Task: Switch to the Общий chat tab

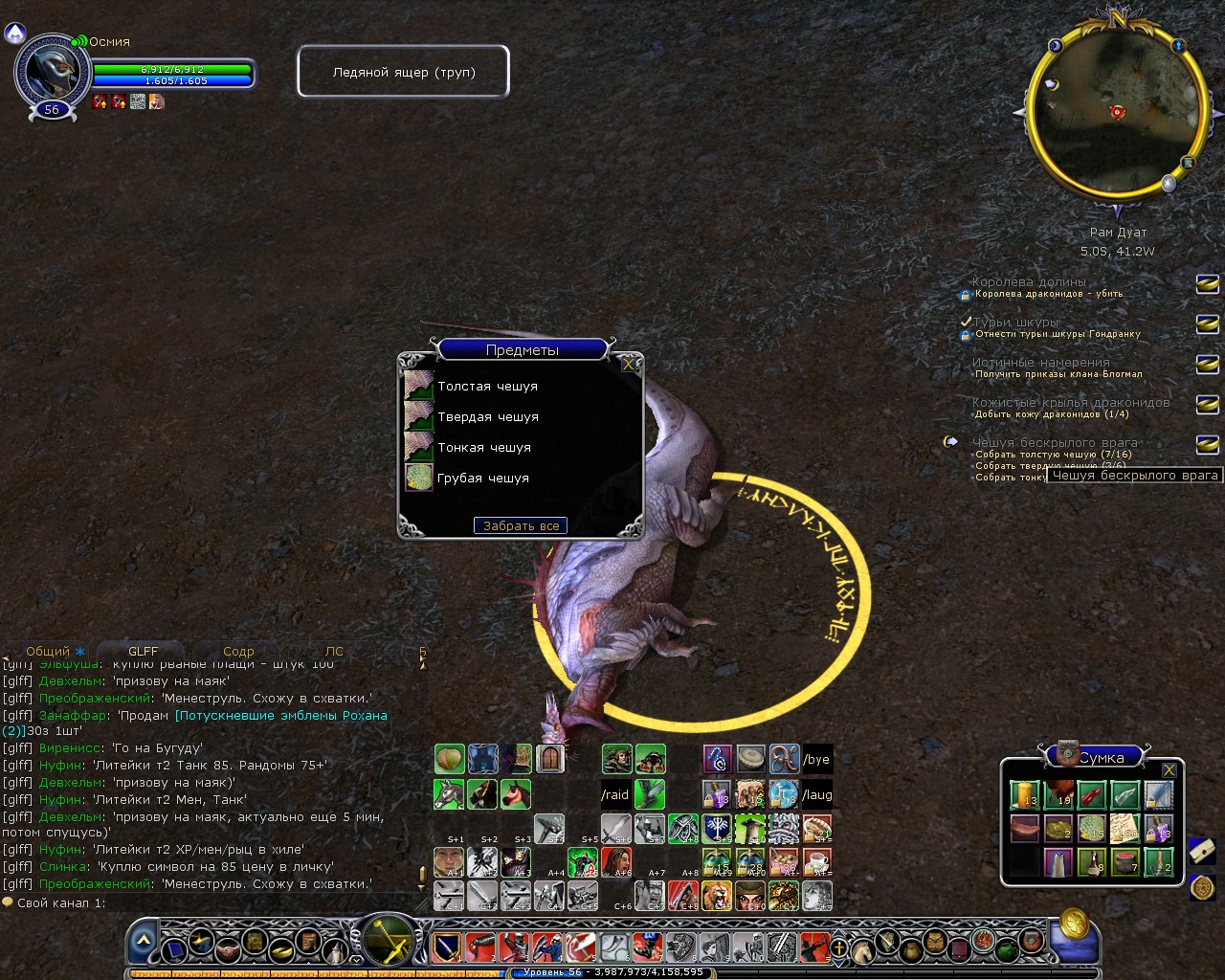Action: pos(48,652)
